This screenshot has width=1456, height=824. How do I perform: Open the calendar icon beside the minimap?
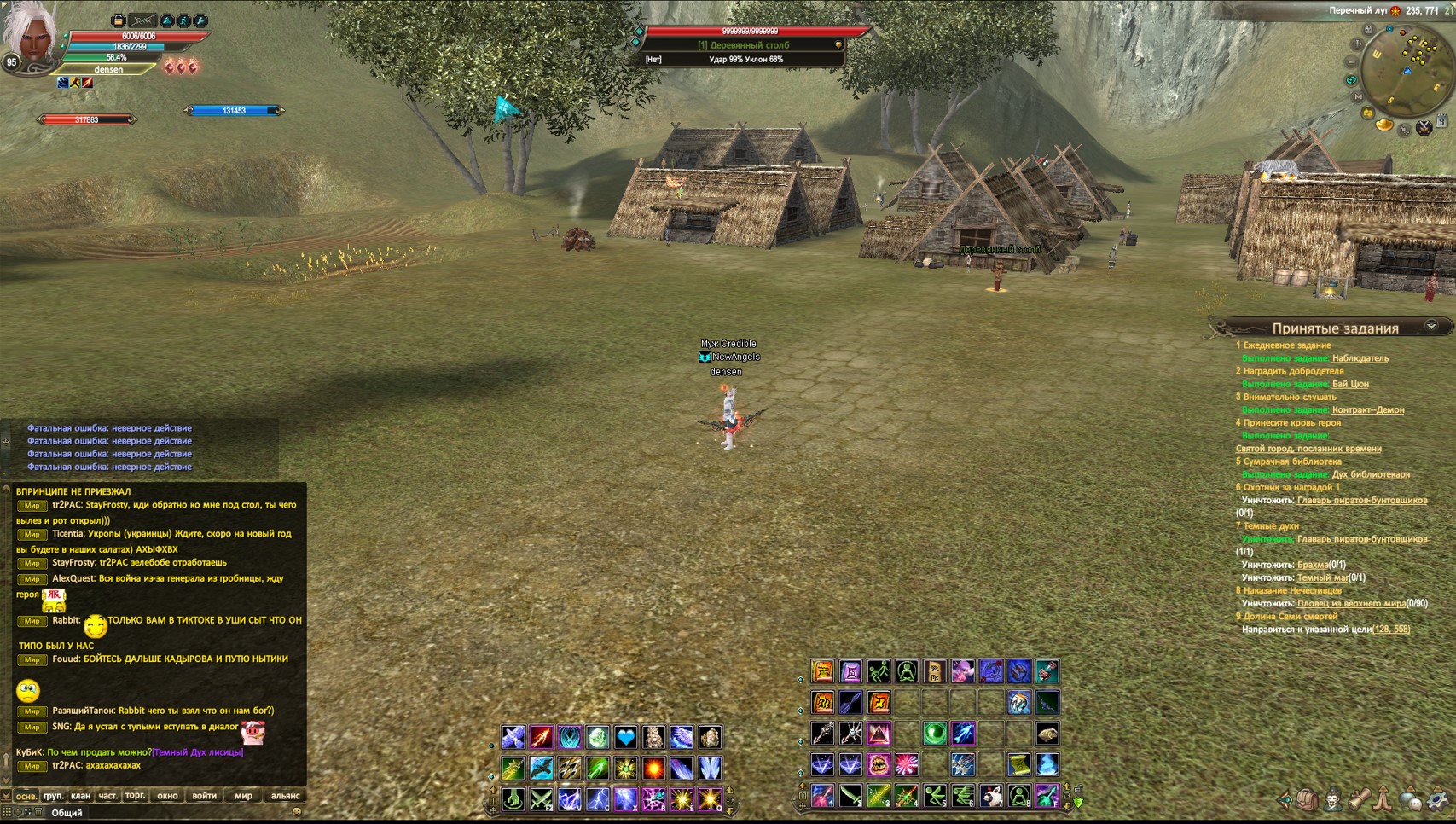[x=1441, y=122]
